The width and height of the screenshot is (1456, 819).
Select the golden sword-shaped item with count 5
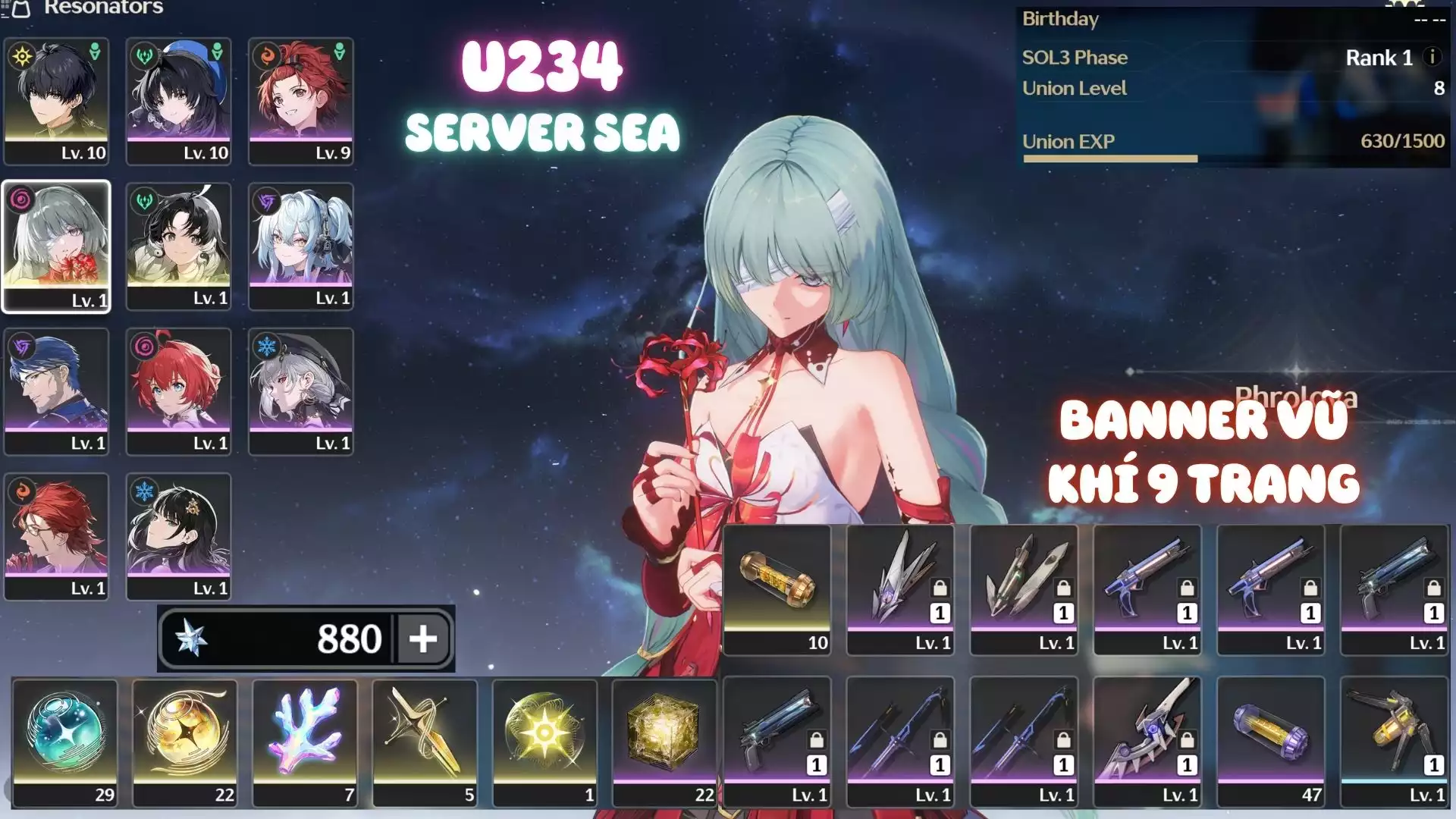coord(425,742)
